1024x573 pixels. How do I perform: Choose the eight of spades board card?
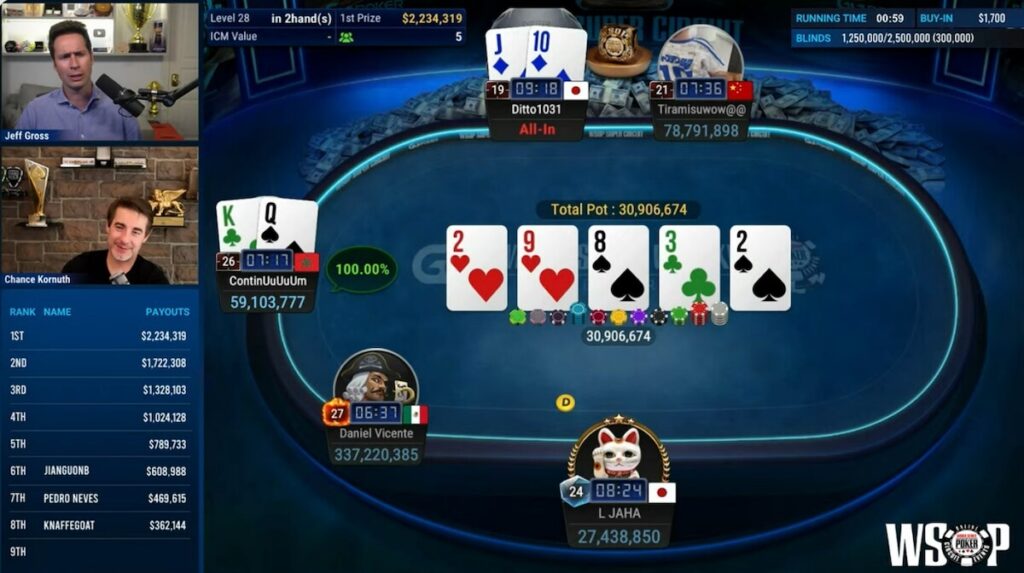[618, 268]
